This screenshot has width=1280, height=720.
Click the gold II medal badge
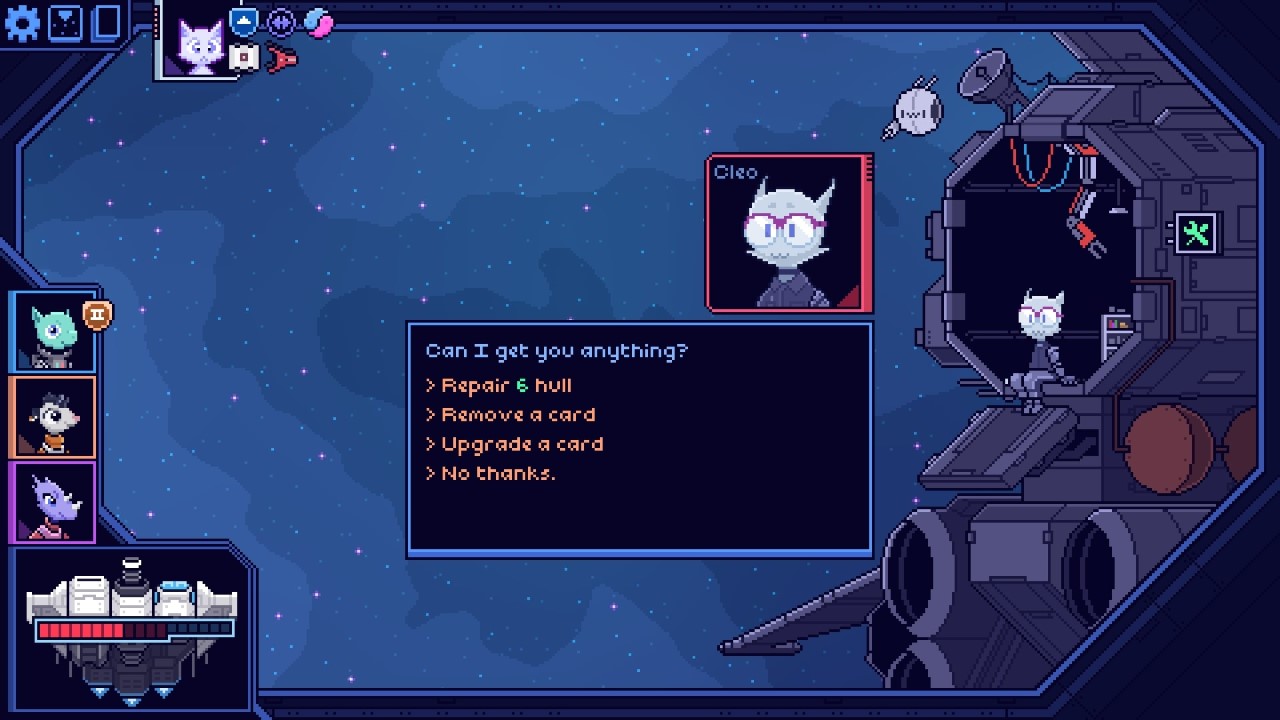(98, 313)
